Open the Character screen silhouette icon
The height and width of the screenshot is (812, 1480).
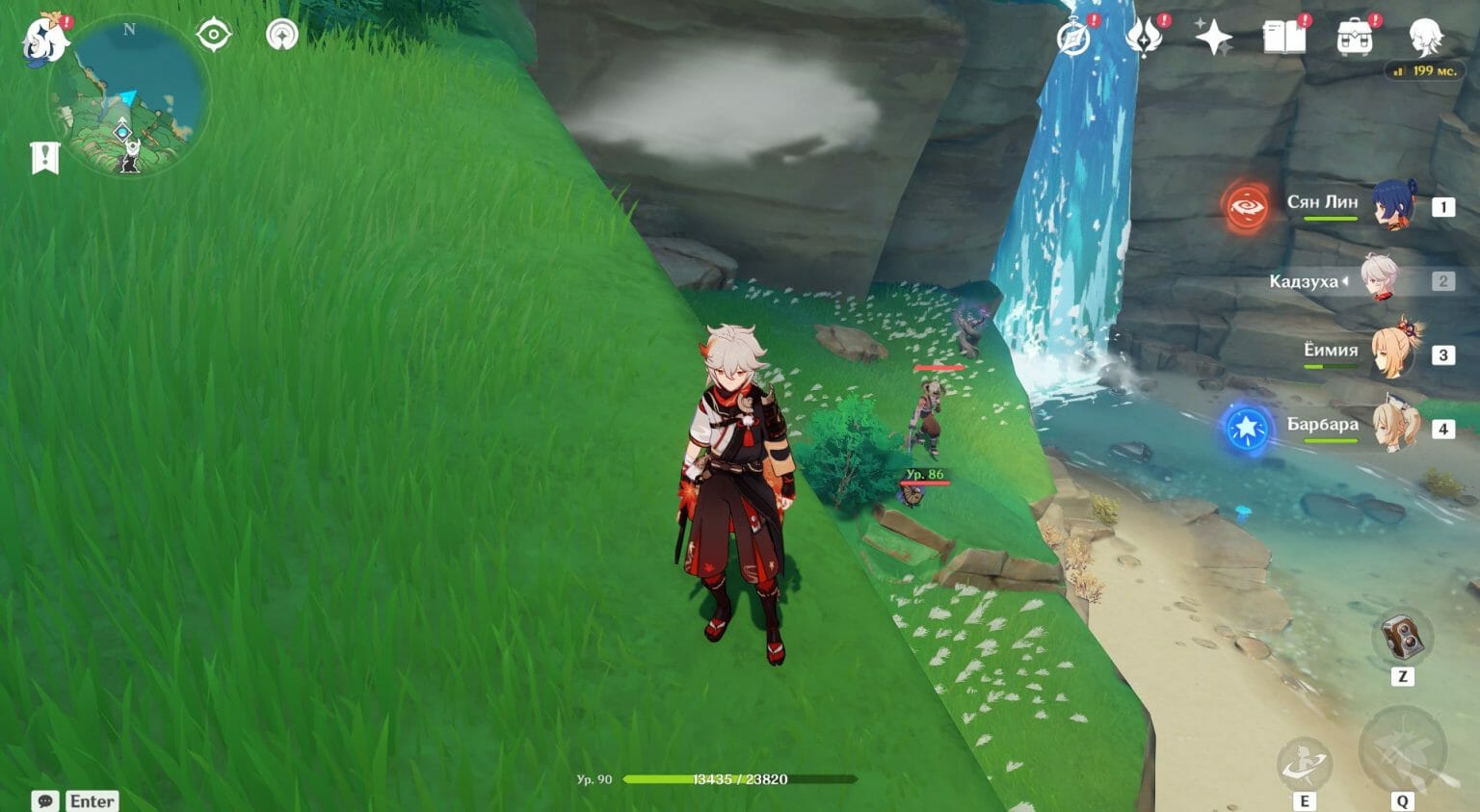[x=1428, y=39]
